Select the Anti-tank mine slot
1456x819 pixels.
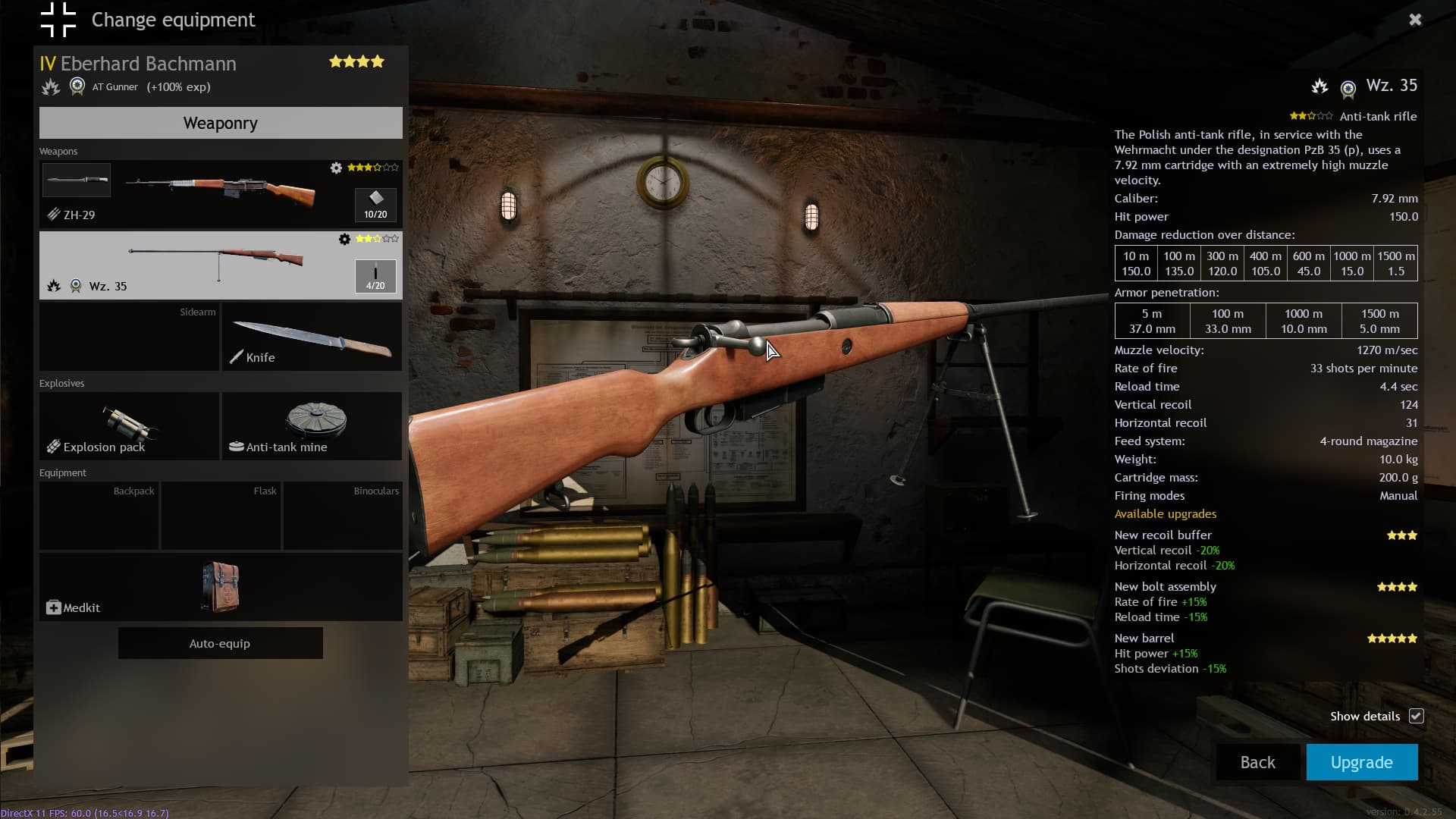click(x=312, y=426)
